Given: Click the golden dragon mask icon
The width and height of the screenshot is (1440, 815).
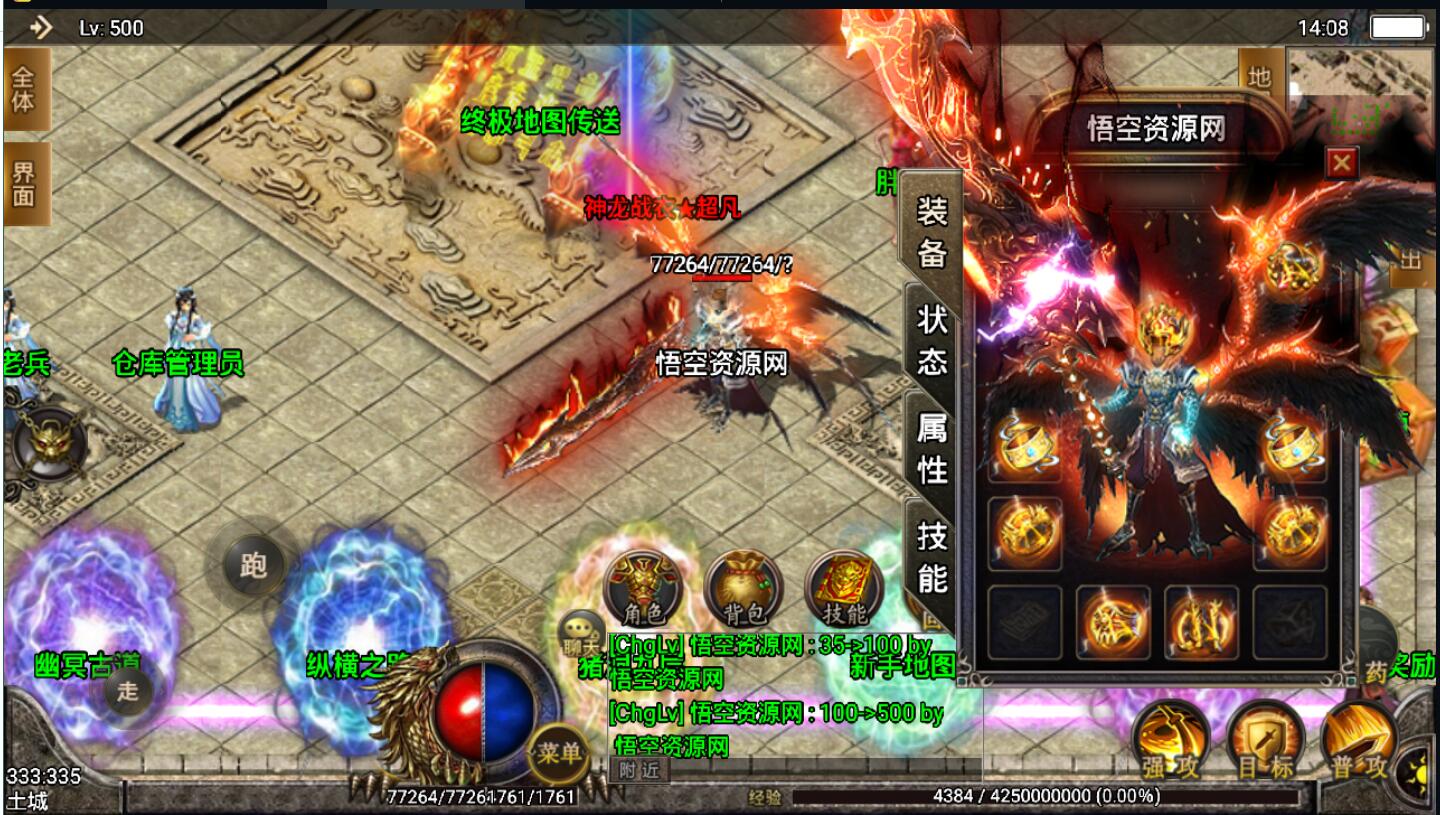Looking at the screenshot, I should point(50,443).
